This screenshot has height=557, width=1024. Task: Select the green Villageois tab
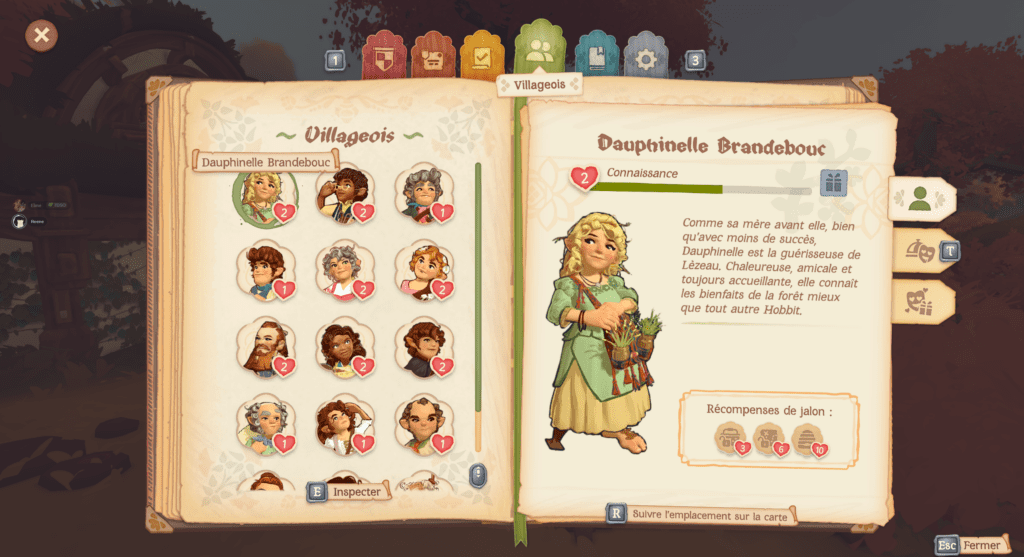(x=540, y=52)
